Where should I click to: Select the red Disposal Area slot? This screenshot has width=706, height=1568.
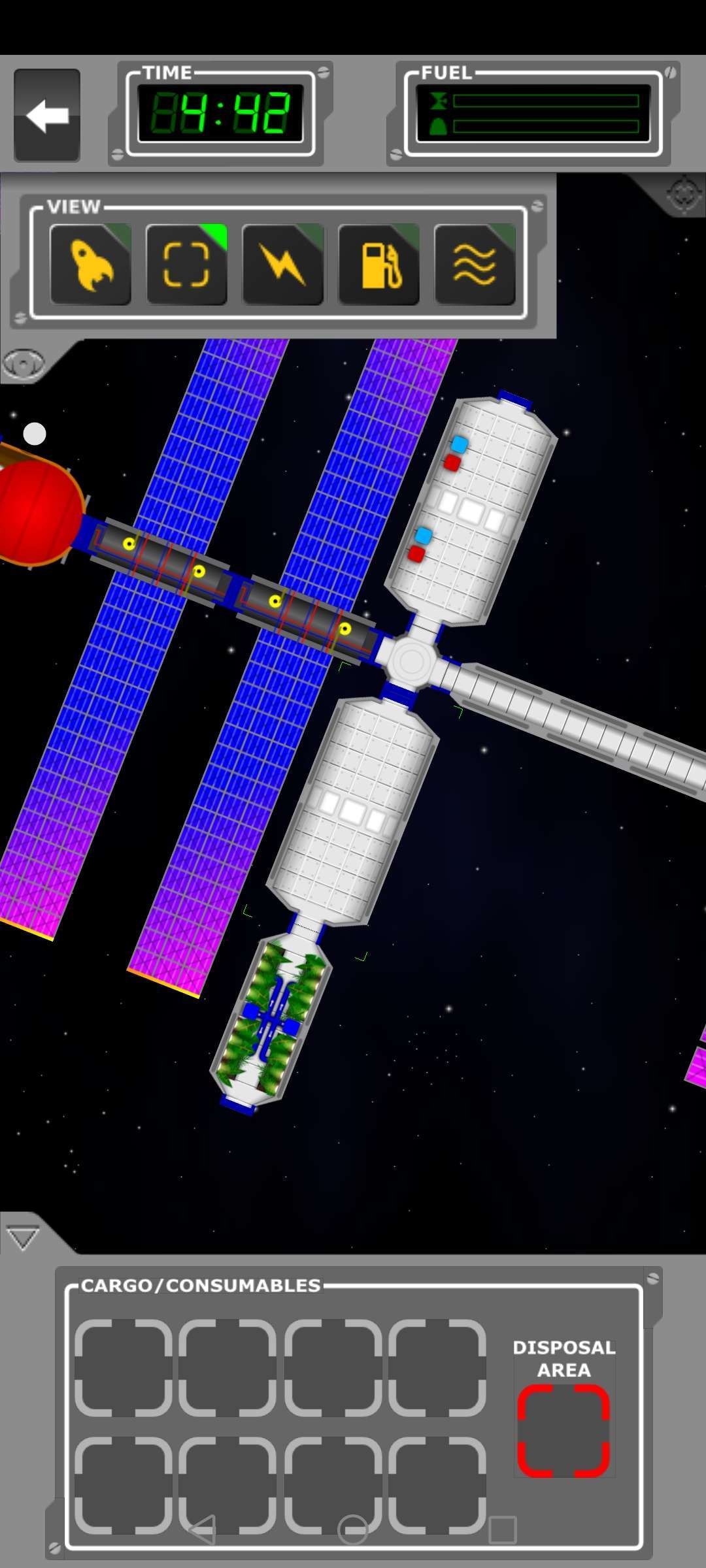tap(563, 1431)
